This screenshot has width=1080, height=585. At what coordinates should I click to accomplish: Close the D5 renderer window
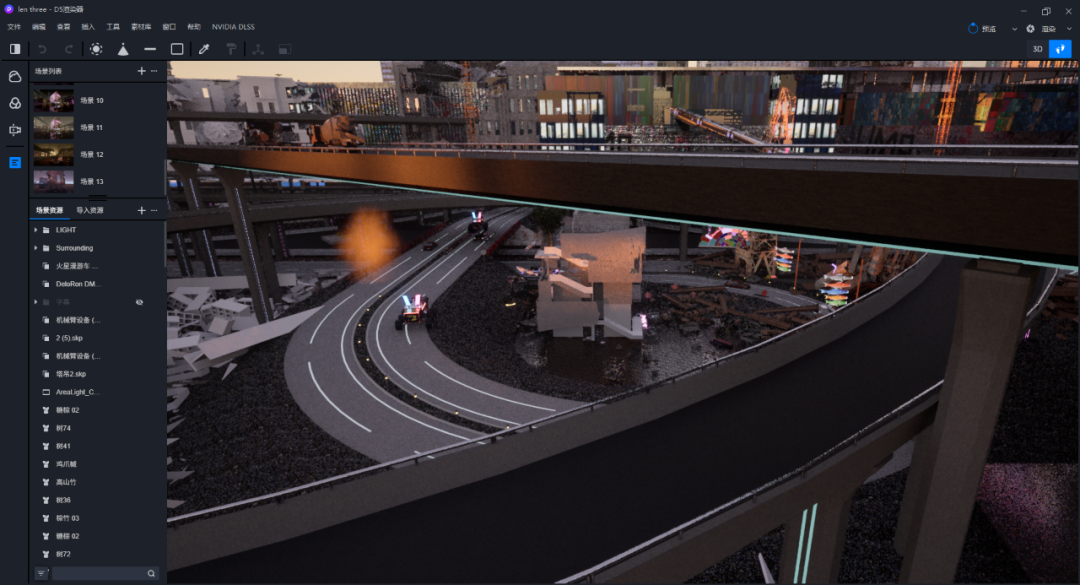[1067, 10]
